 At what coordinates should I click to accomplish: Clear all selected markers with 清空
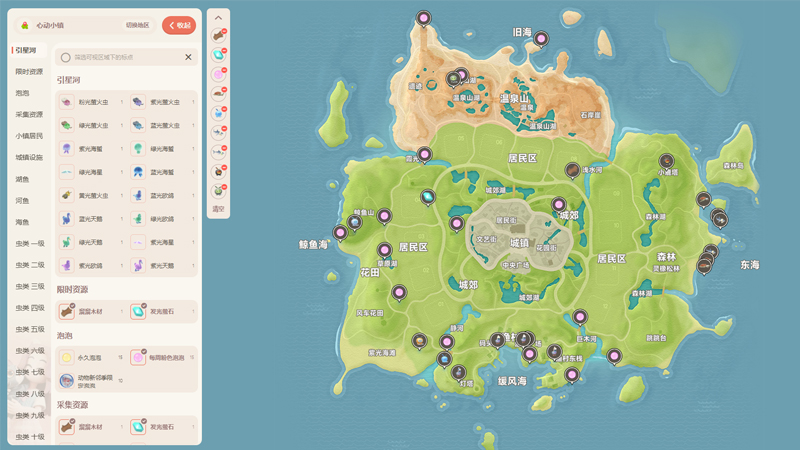tap(218, 209)
